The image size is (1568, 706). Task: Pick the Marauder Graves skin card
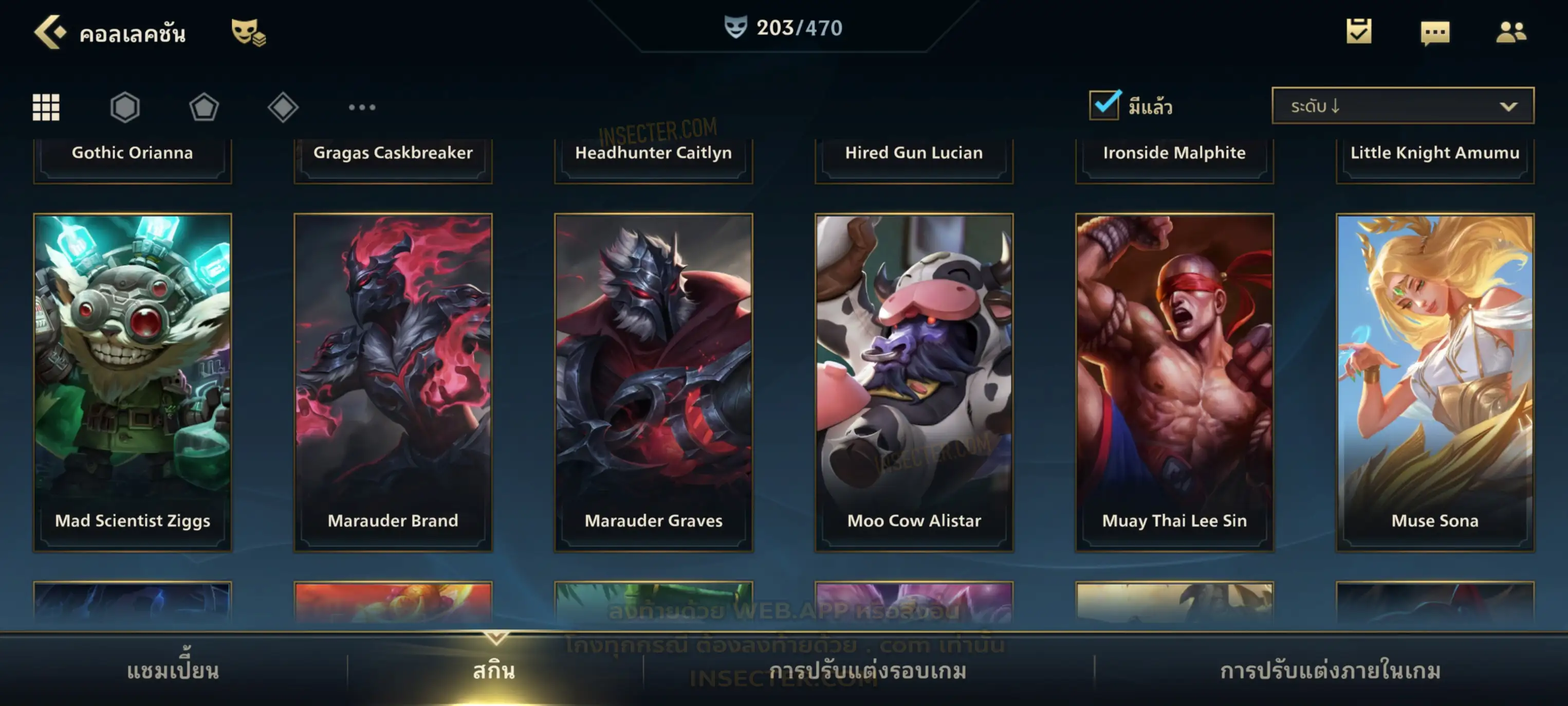point(654,382)
